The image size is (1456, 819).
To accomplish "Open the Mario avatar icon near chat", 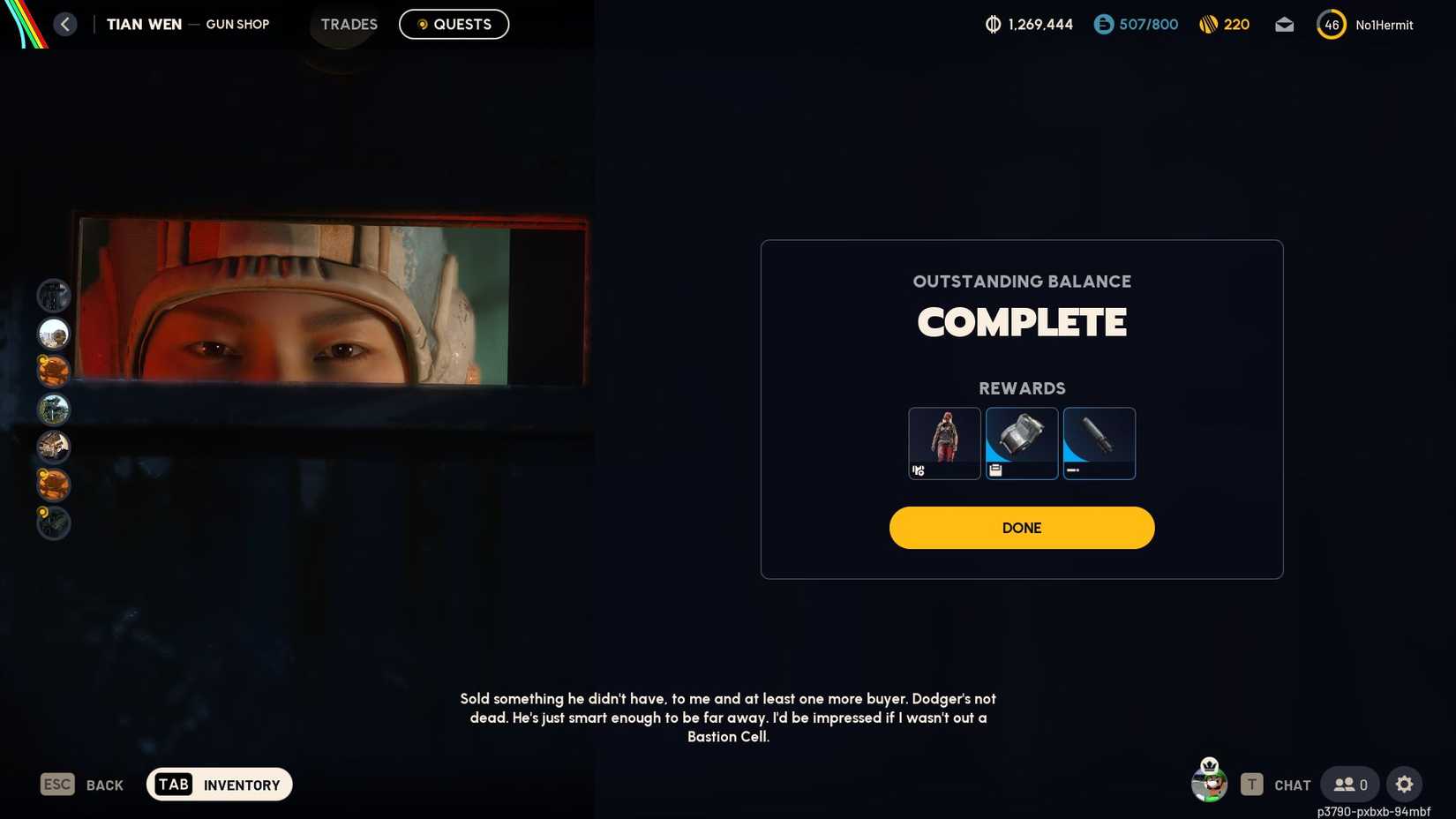I will pos(1209,784).
